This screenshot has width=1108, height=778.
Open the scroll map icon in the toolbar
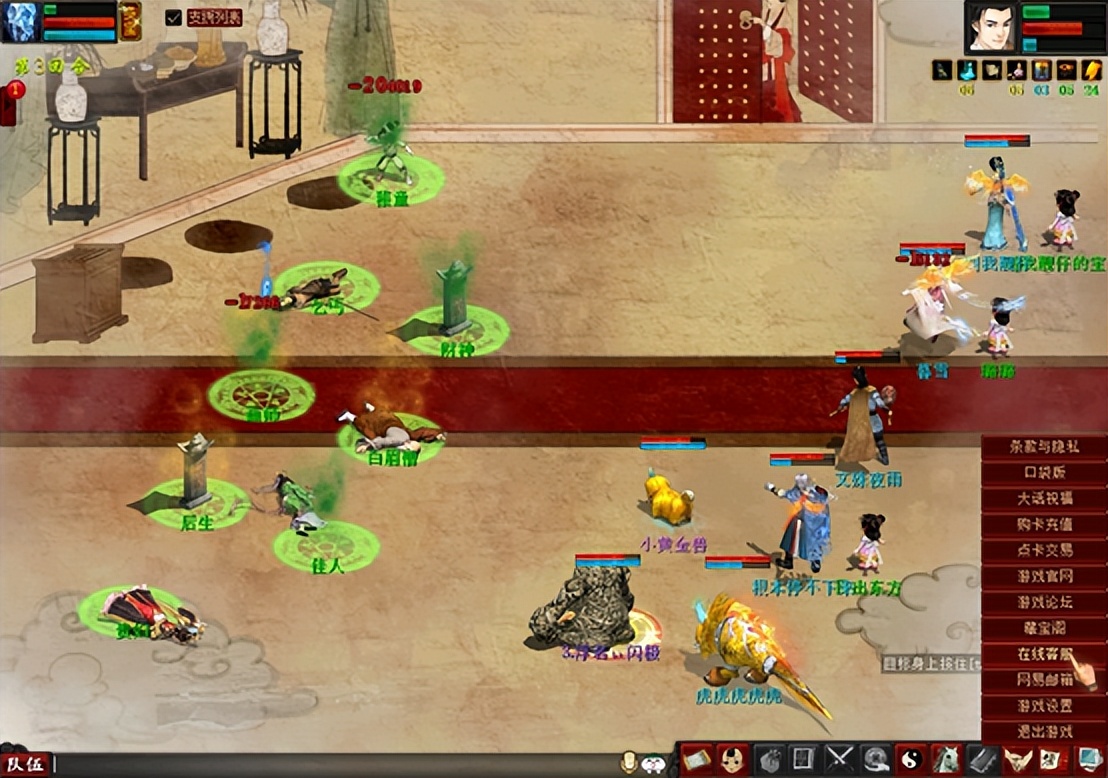point(698,759)
